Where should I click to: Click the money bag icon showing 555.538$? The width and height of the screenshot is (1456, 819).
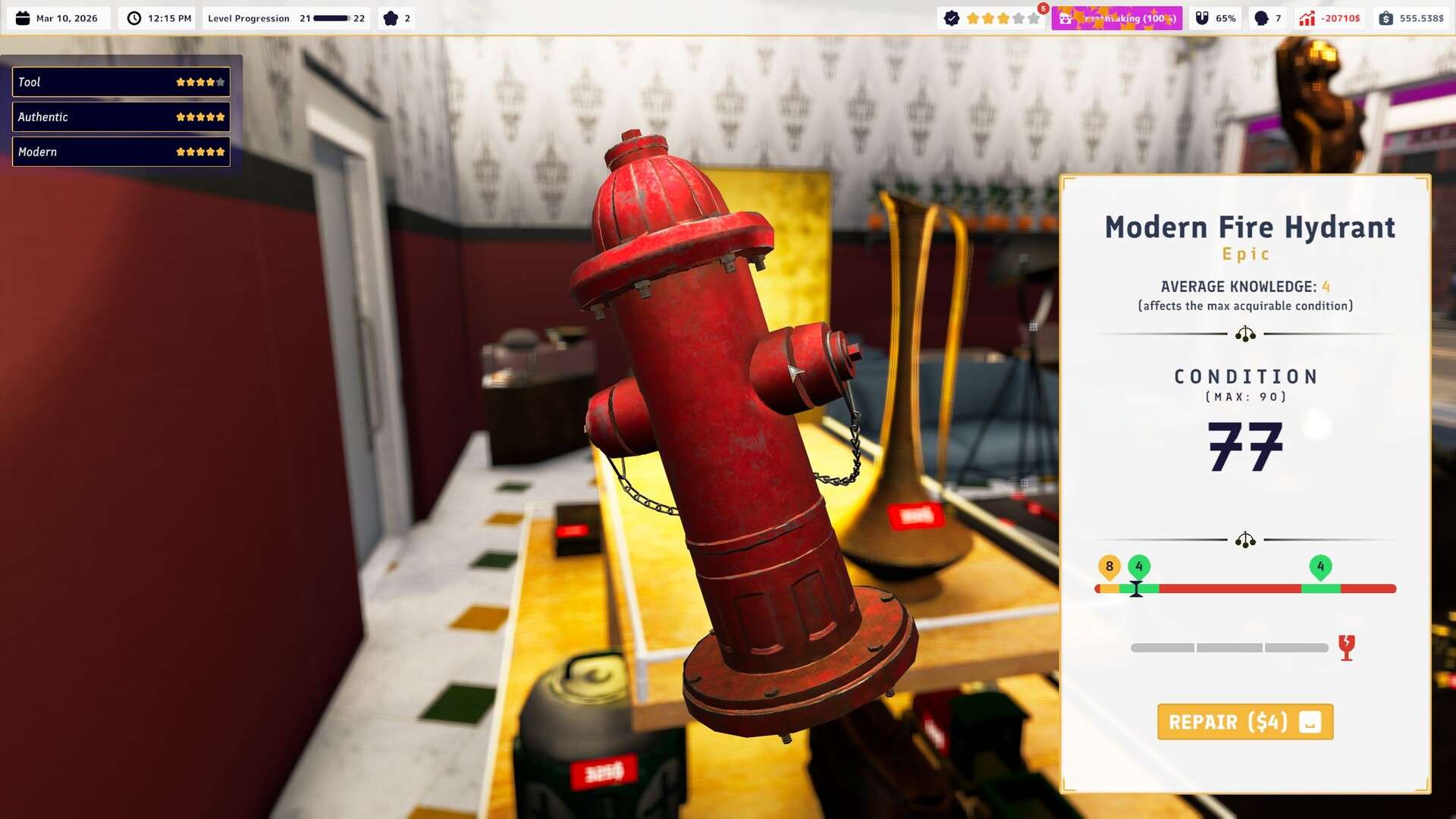tap(1386, 17)
